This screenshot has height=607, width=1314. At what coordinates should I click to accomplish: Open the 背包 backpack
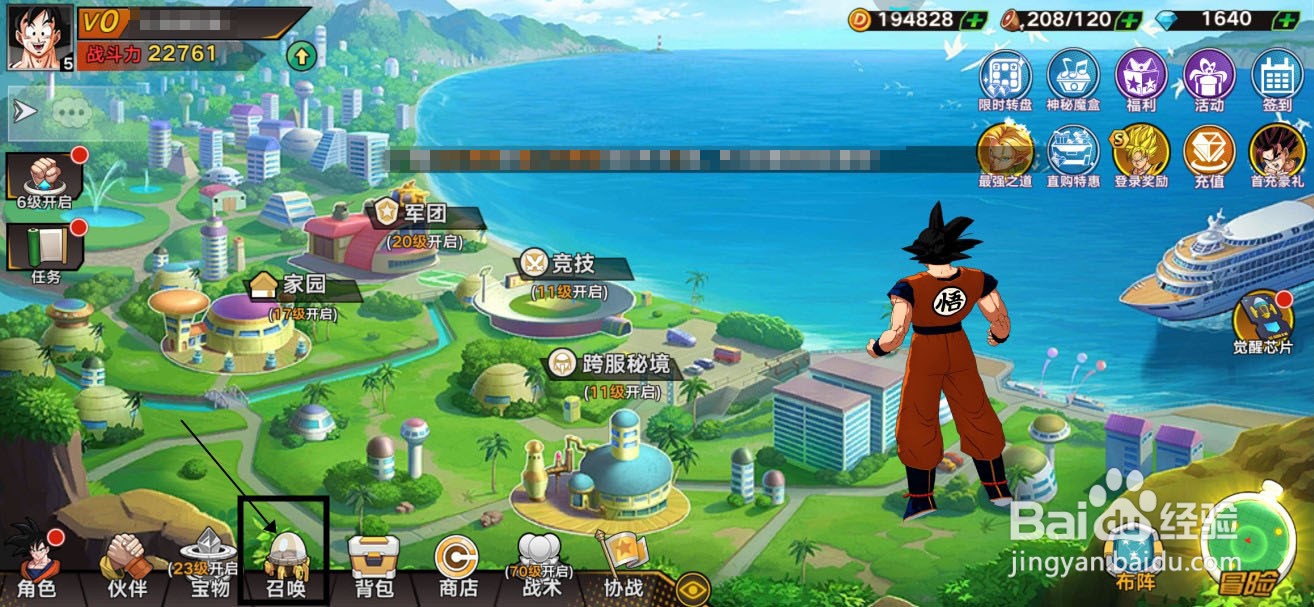click(374, 565)
